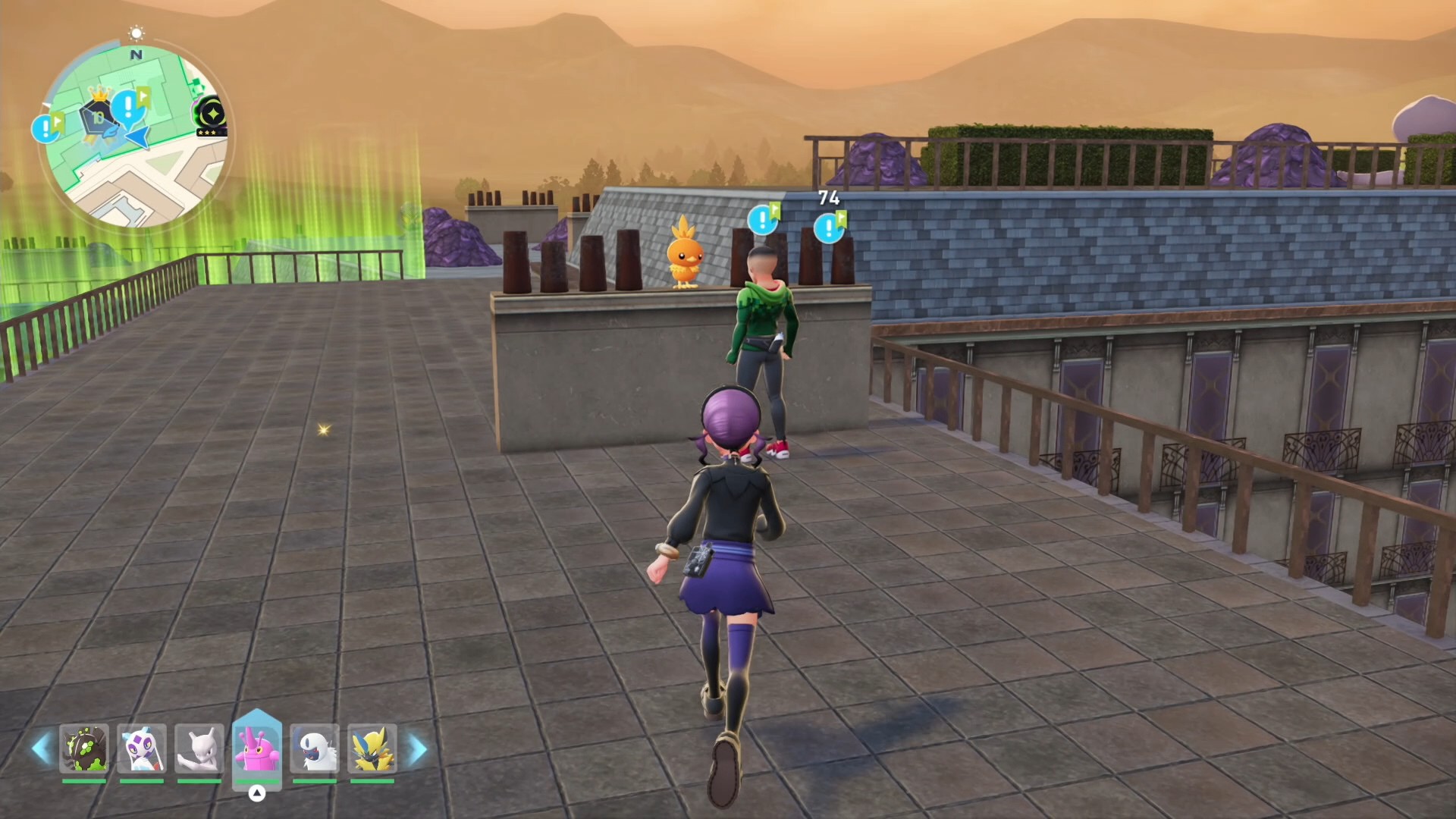Viewport: 1456px width, 819px height.
Task: Pick Mewtwo in the party bar
Action: click(x=199, y=748)
